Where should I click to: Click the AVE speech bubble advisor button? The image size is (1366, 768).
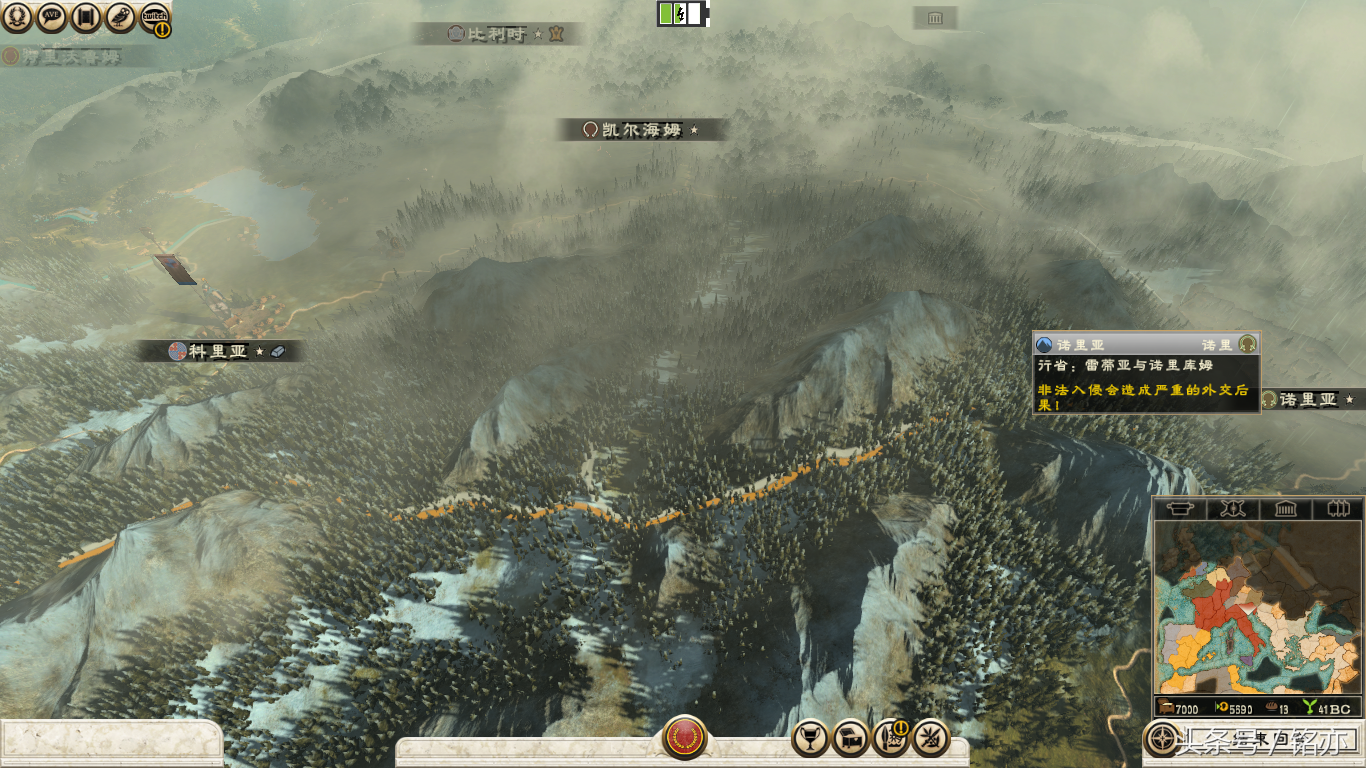[52, 16]
